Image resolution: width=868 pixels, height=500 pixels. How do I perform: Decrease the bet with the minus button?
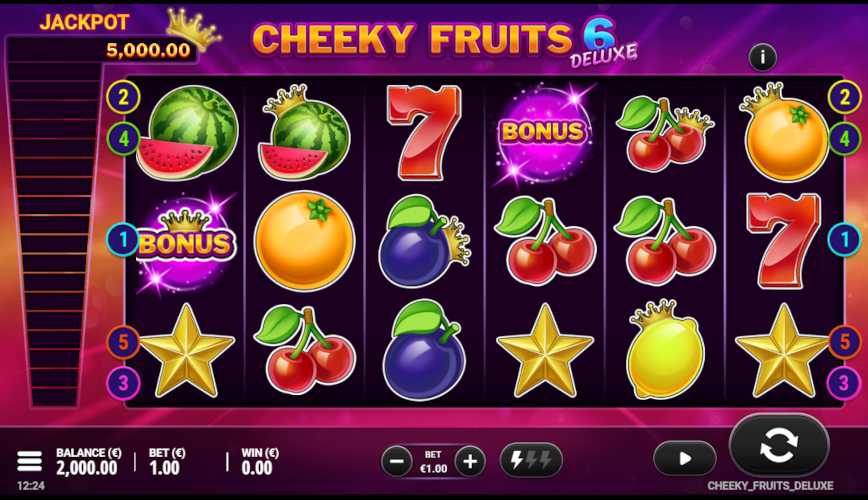(x=397, y=461)
